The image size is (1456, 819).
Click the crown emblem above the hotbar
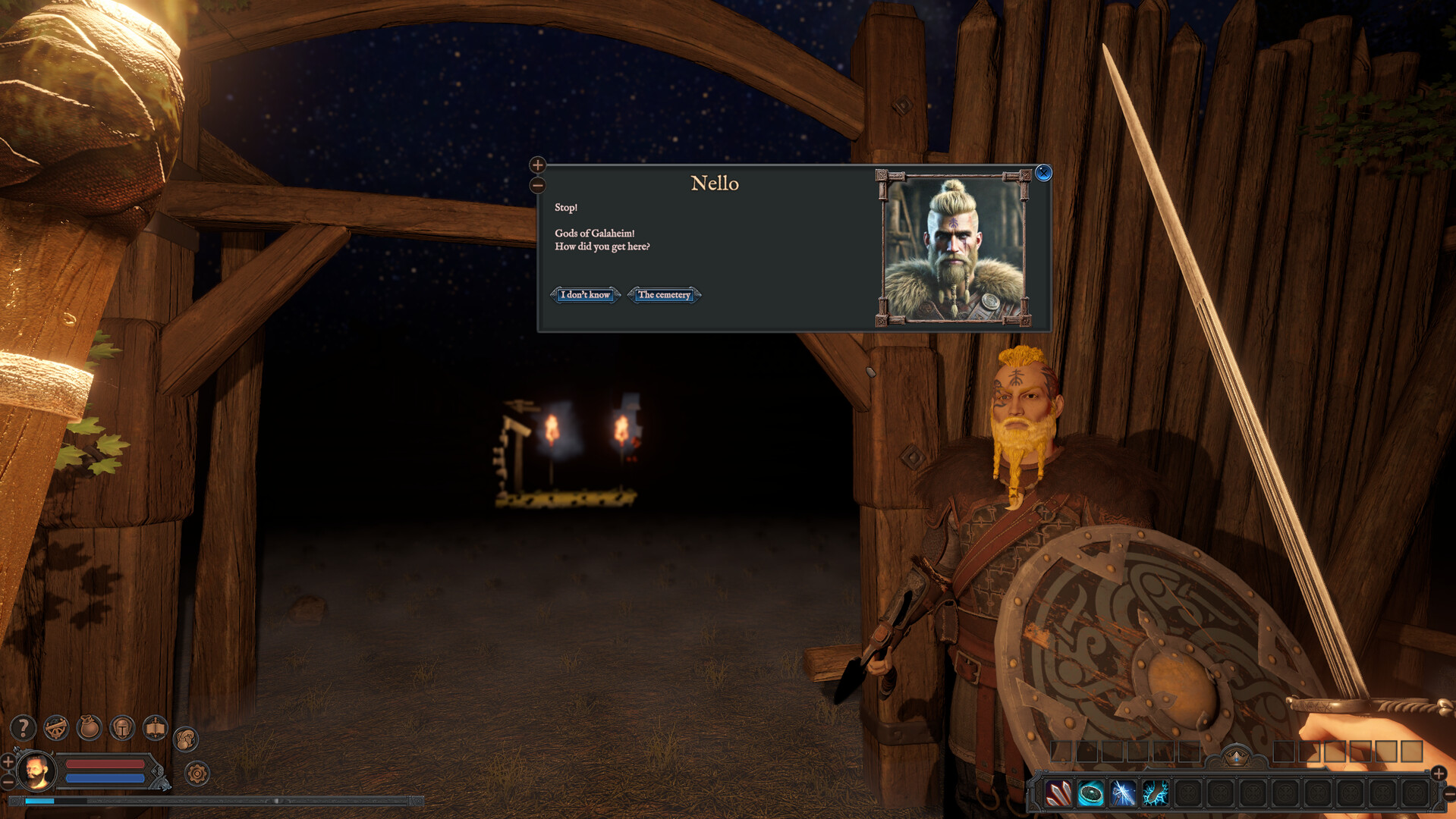1237,756
